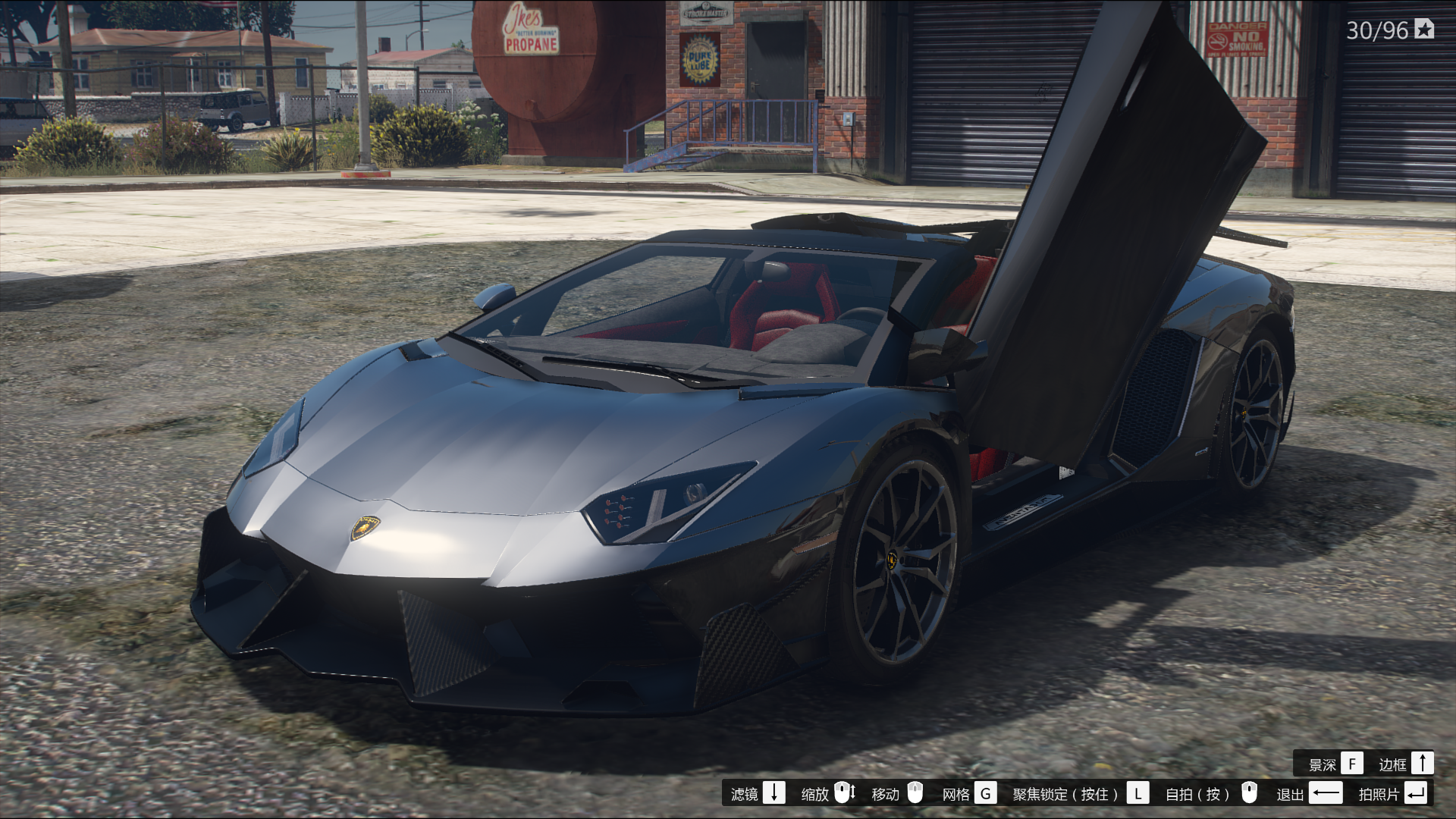Select the 滤镜 filter label
1456x819 pixels.
[x=745, y=794]
